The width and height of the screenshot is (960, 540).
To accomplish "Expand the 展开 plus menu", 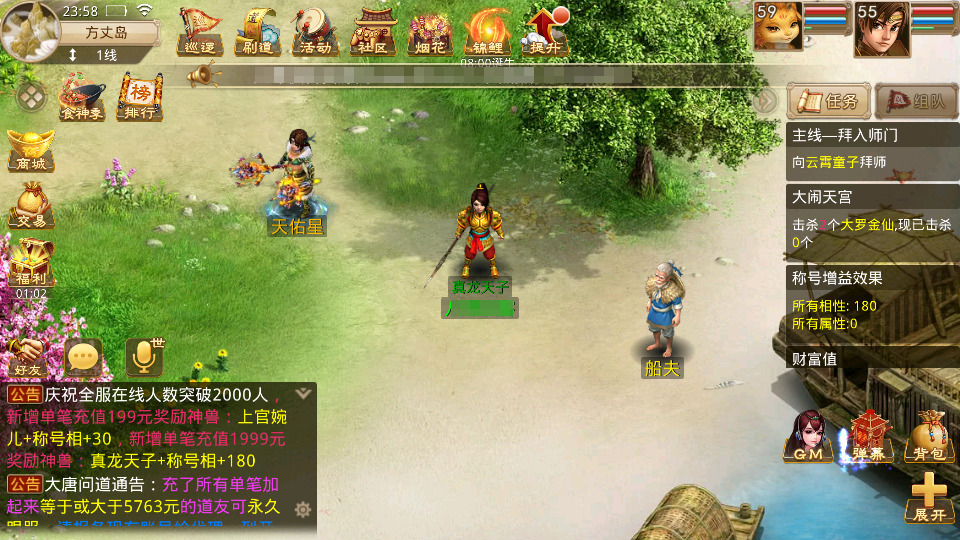I will (929, 497).
